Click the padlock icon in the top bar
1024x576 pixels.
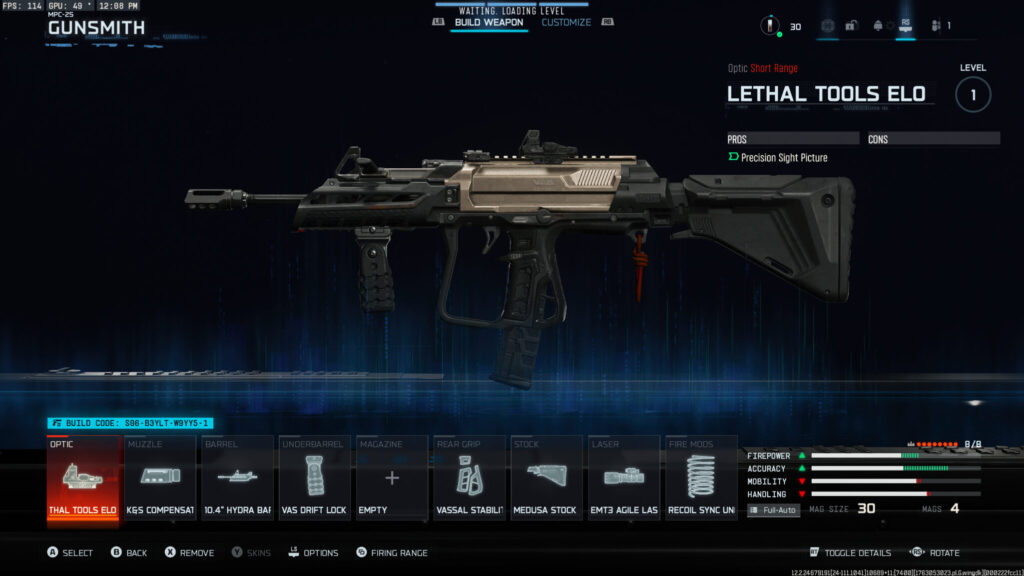(851, 26)
